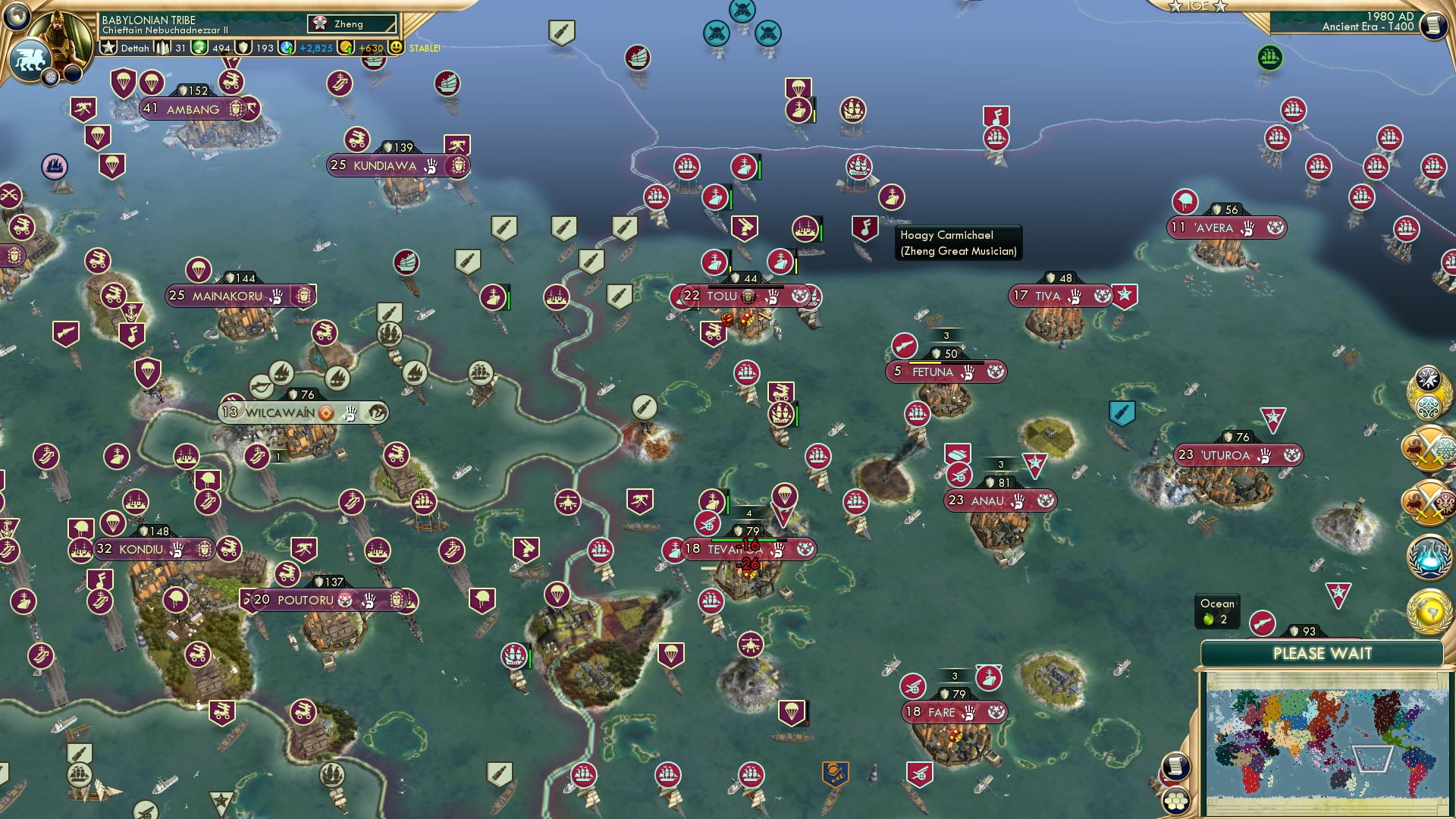The height and width of the screenshot is (819, 1456).
Task: Select the Zheng civilization dropdown
Action: click(353, 24)
